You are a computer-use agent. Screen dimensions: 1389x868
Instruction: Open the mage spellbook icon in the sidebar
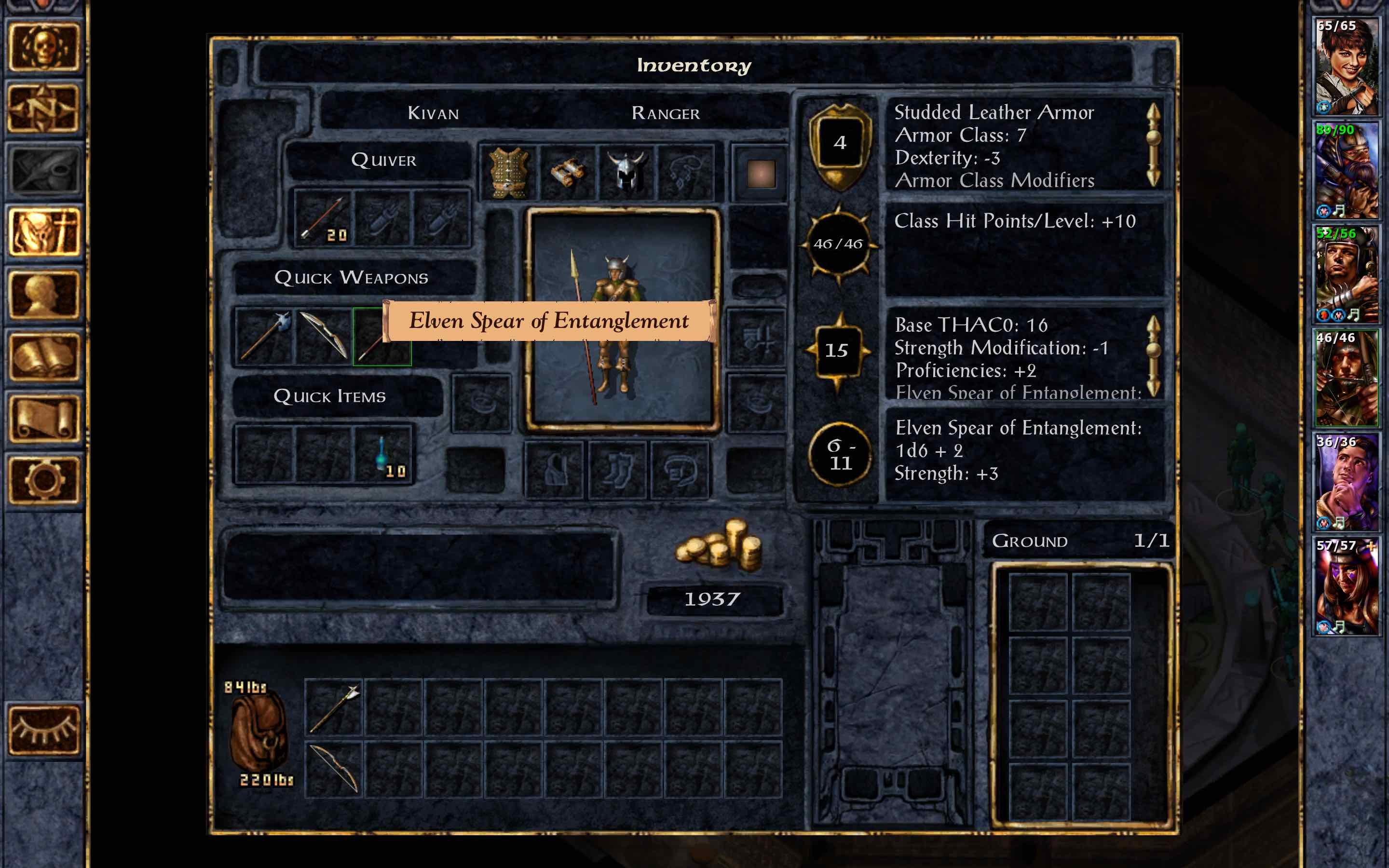pos(45,356)
